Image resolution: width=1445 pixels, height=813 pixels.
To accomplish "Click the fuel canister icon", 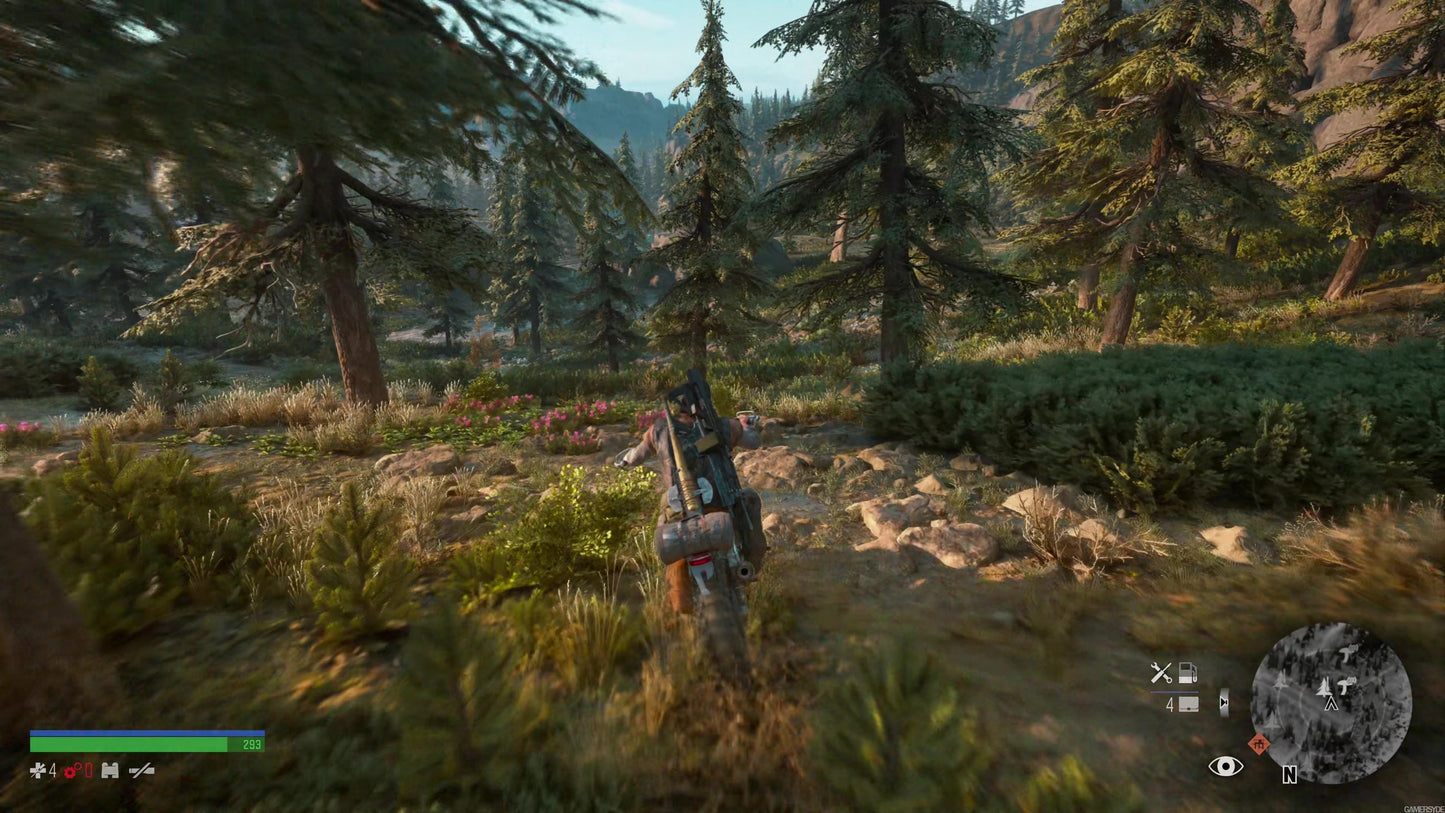I will click(1188, 672).
